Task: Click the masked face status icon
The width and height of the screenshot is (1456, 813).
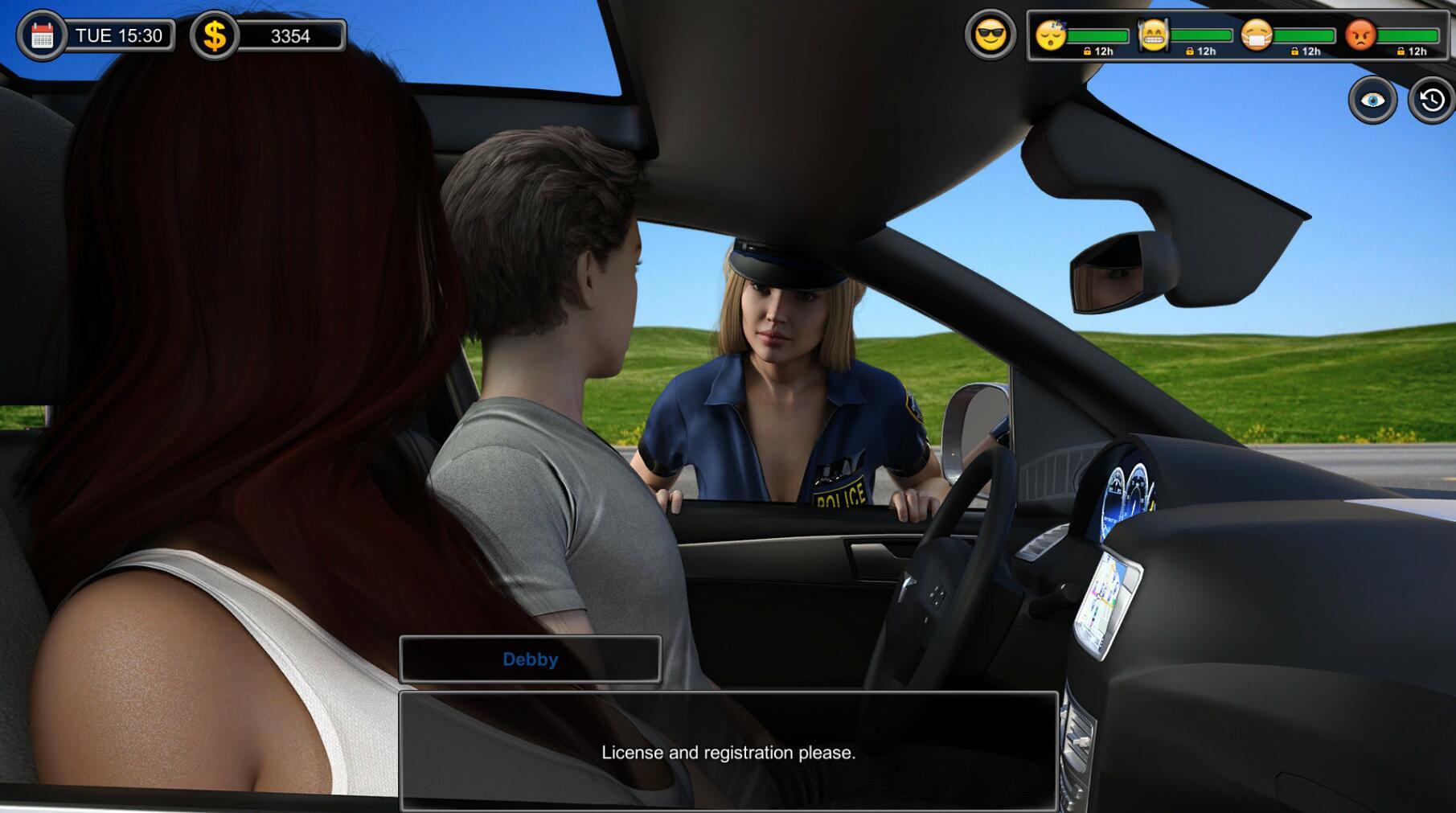Action: [1256, 35]
